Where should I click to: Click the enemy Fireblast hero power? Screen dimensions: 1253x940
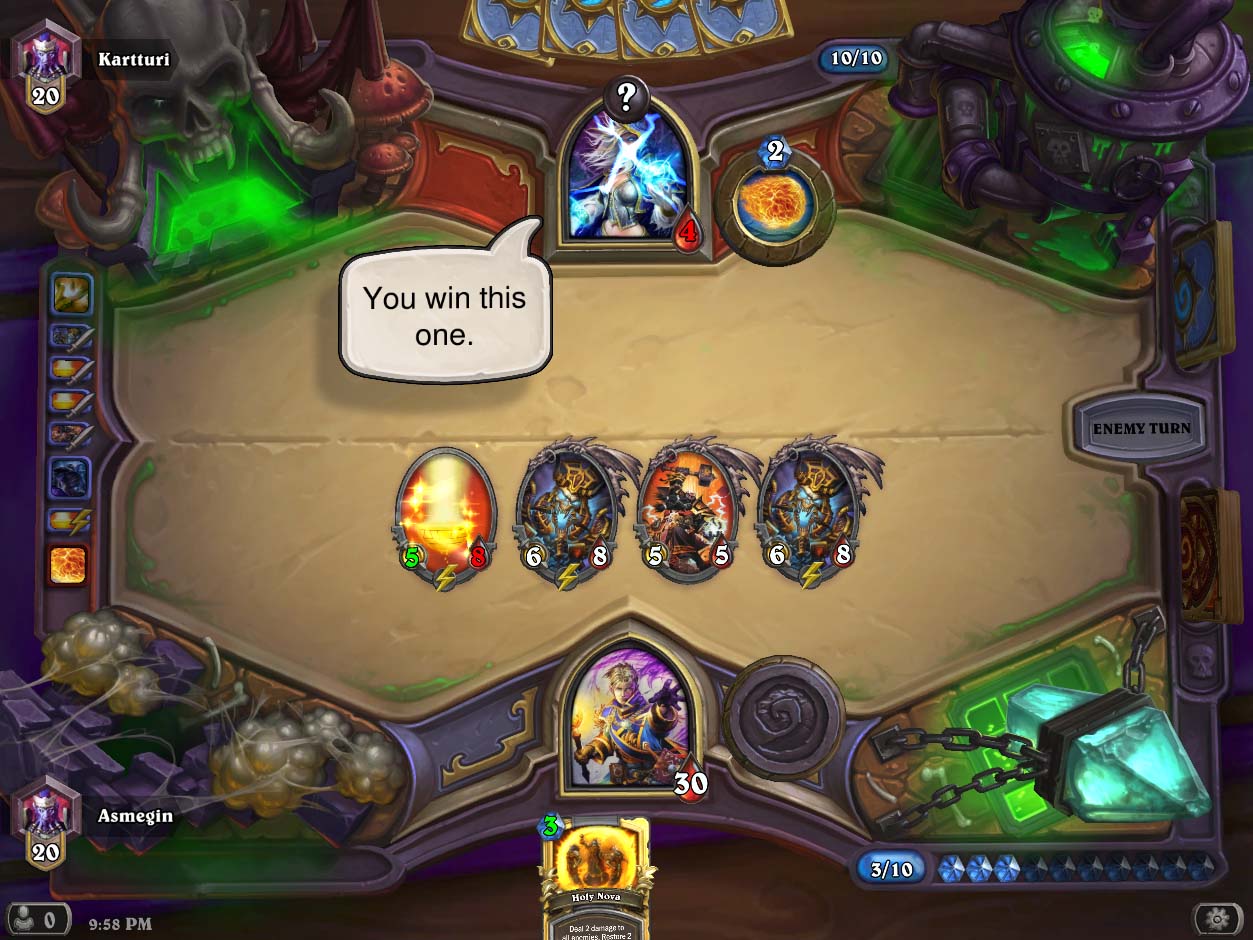pyautogui.click(x=775, y=205)
